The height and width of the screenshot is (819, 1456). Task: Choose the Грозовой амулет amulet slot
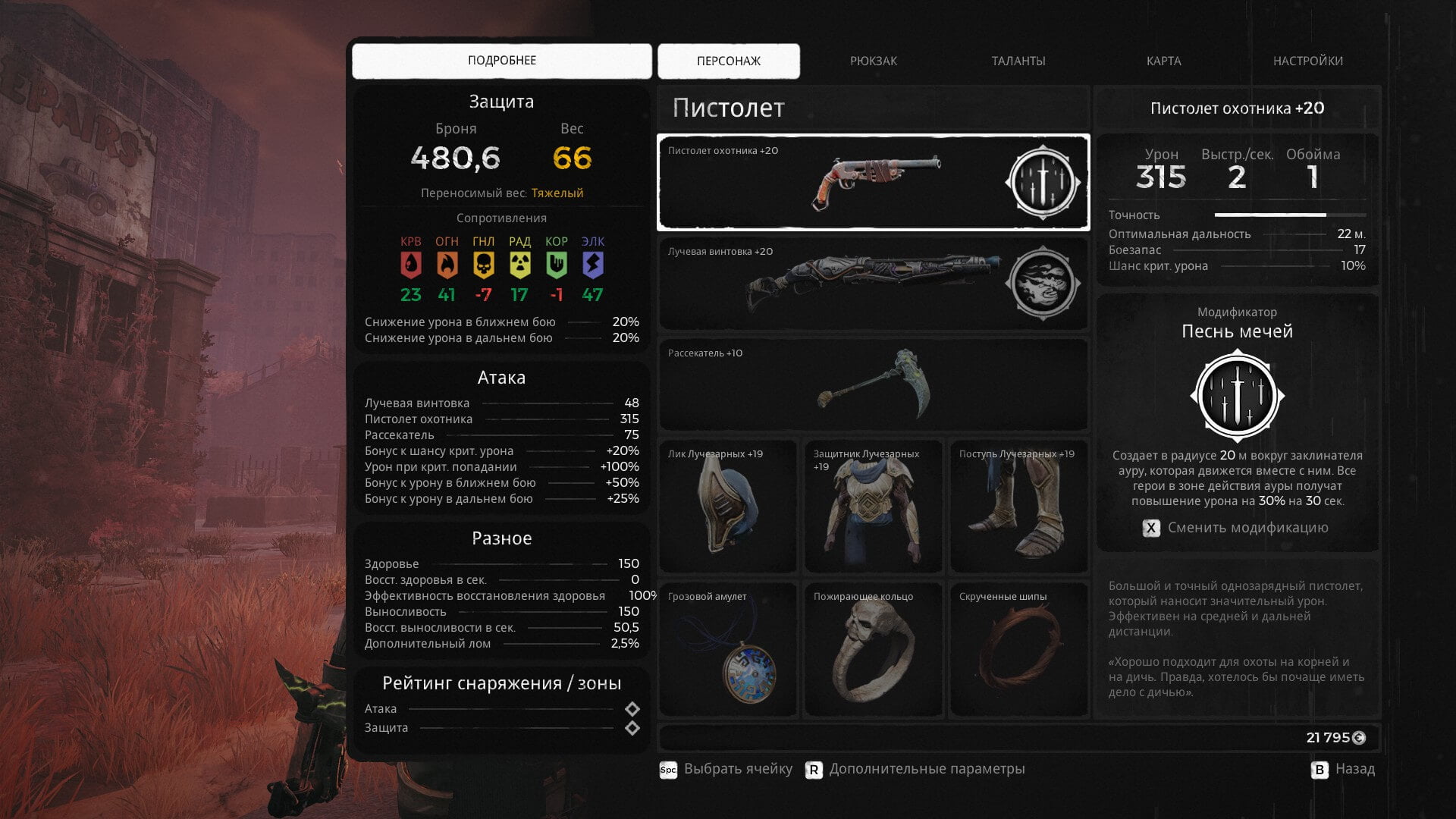(727, 650)
